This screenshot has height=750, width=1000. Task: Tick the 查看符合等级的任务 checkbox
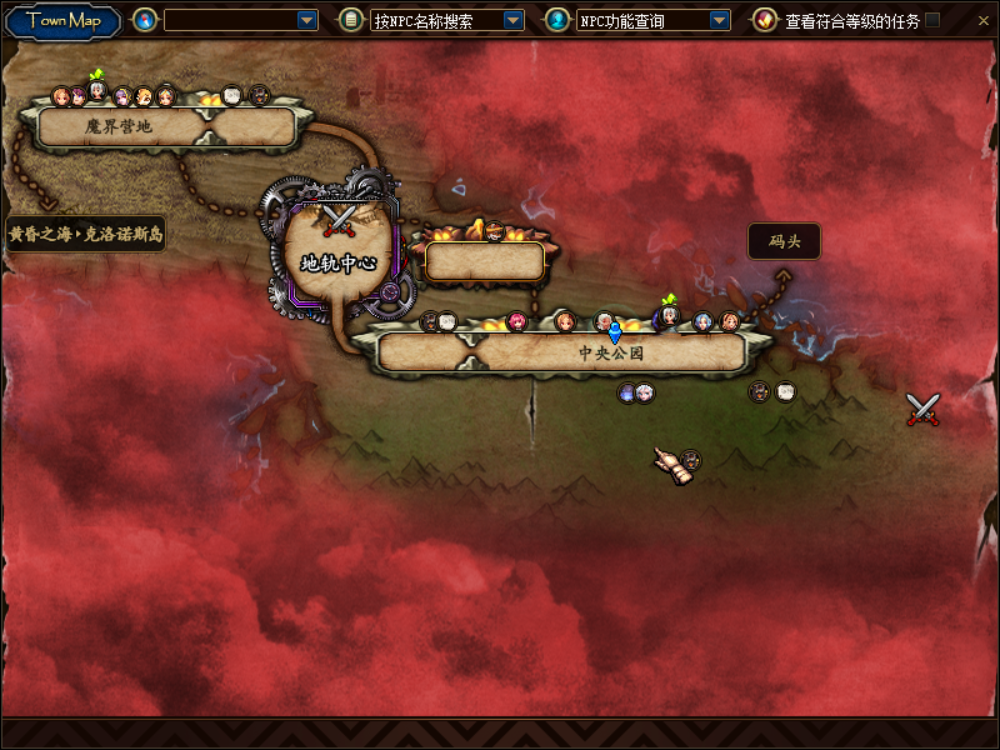pyautogui.click(x=932, y=20)
